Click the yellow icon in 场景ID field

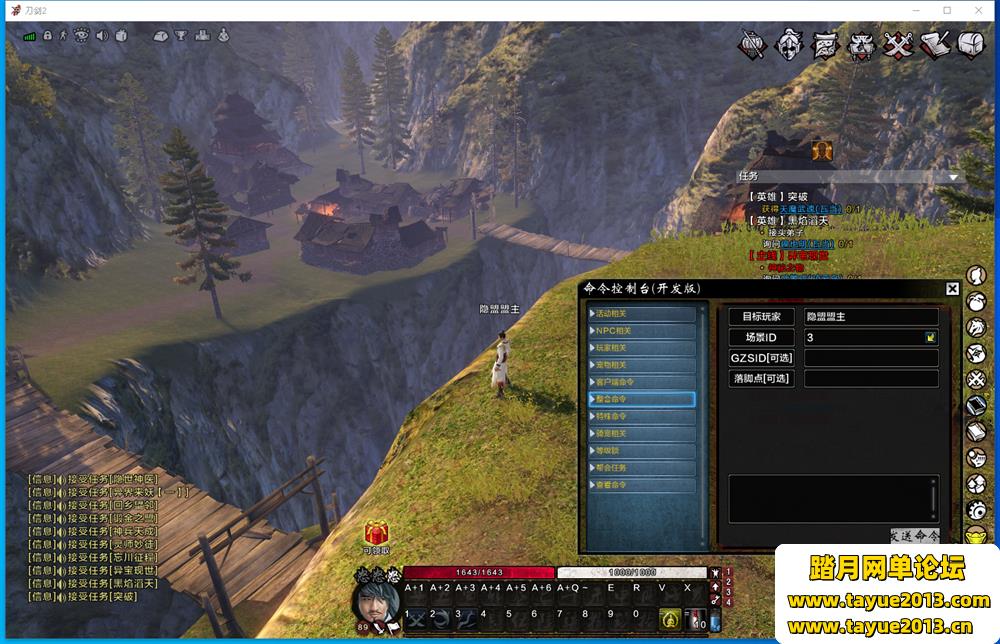tap(930, 338)
